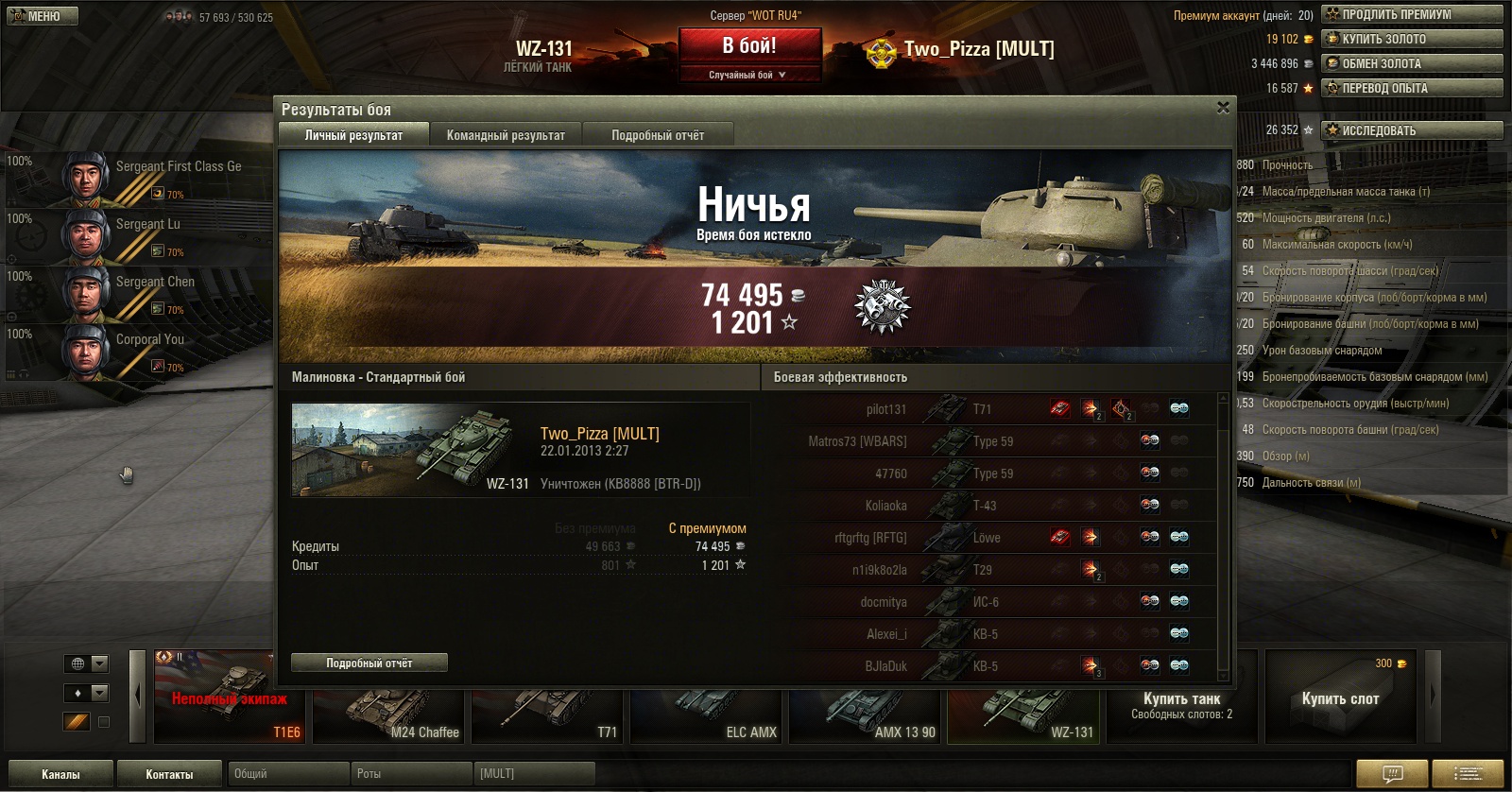Start battle with В бой! button
Viewport: 1512px width, 792px height.
coord(749,46)
